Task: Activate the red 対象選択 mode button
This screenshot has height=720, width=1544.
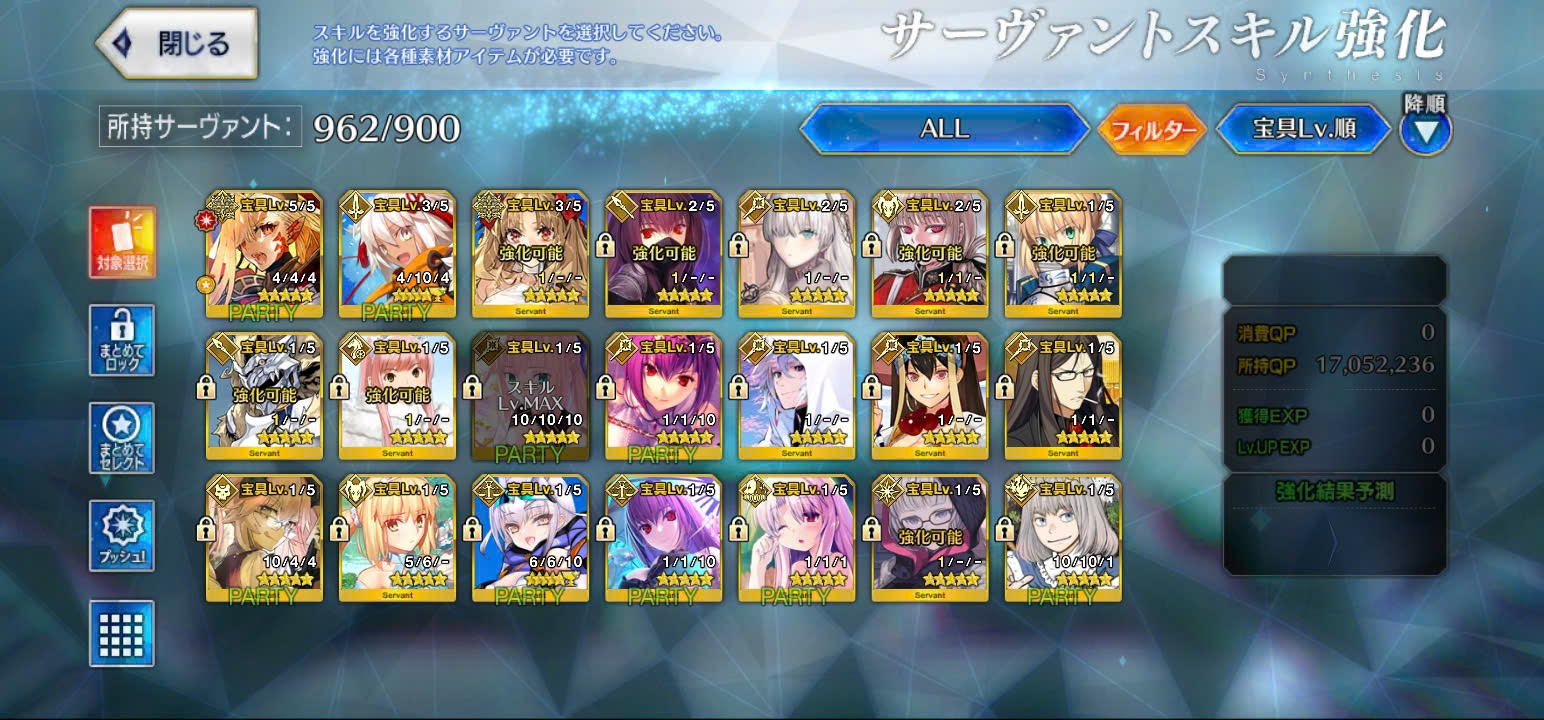Action: coord(122,243)
